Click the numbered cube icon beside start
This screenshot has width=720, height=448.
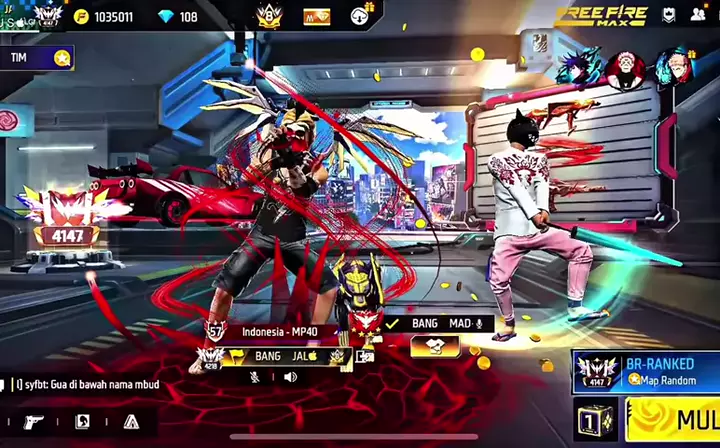point(594,419)
